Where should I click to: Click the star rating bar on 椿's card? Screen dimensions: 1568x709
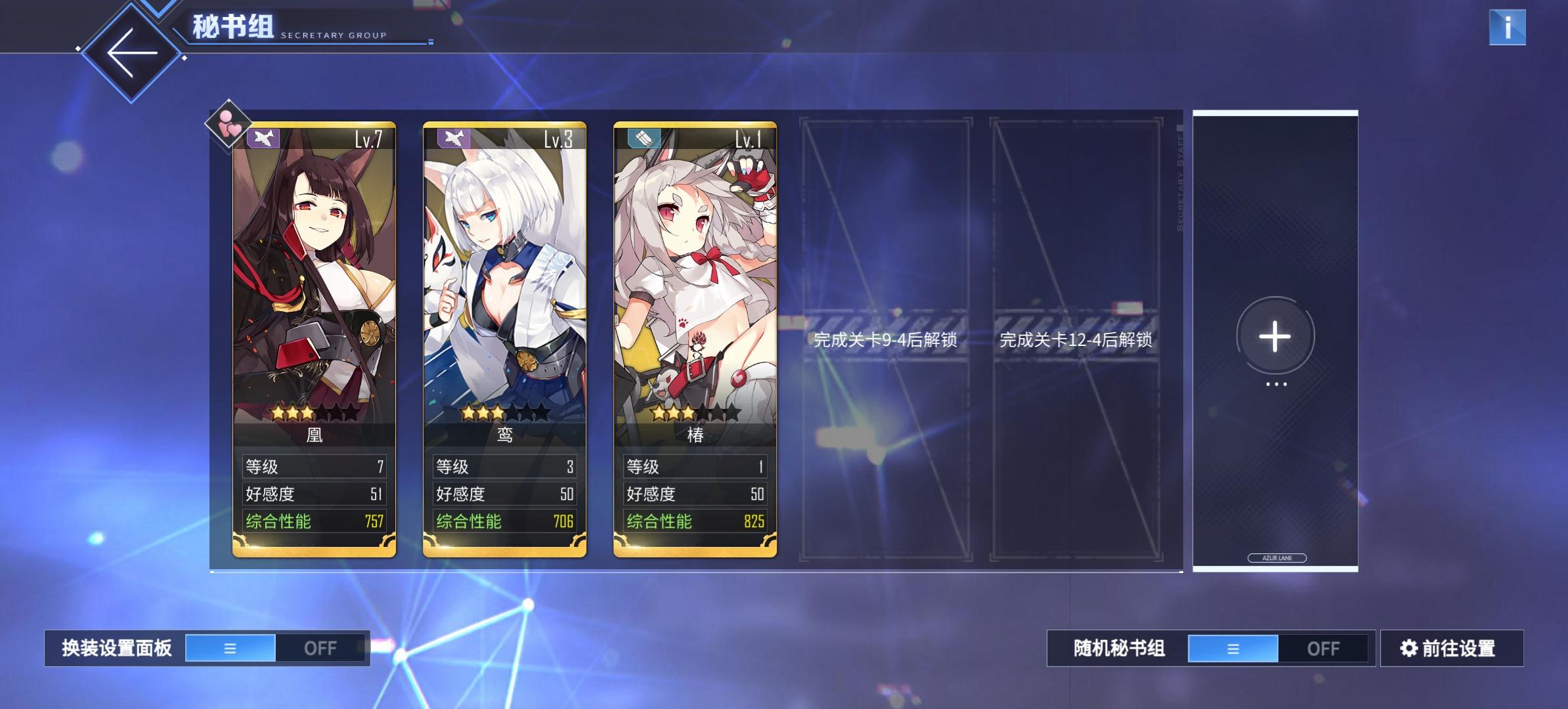[695, 413]
